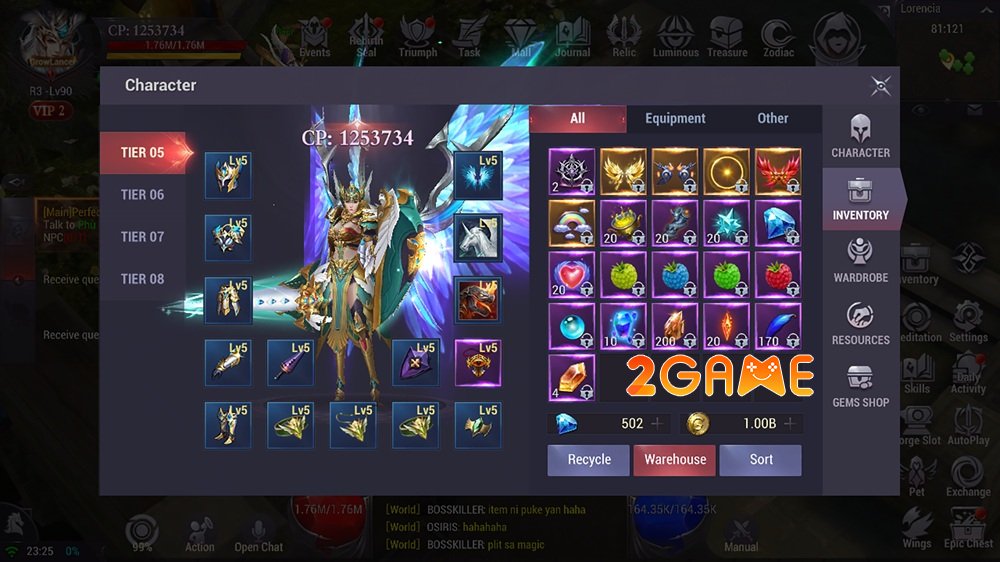Screen dimensions: 1000x562
Task: Open the Character side menu
Action: click(860, 137)
